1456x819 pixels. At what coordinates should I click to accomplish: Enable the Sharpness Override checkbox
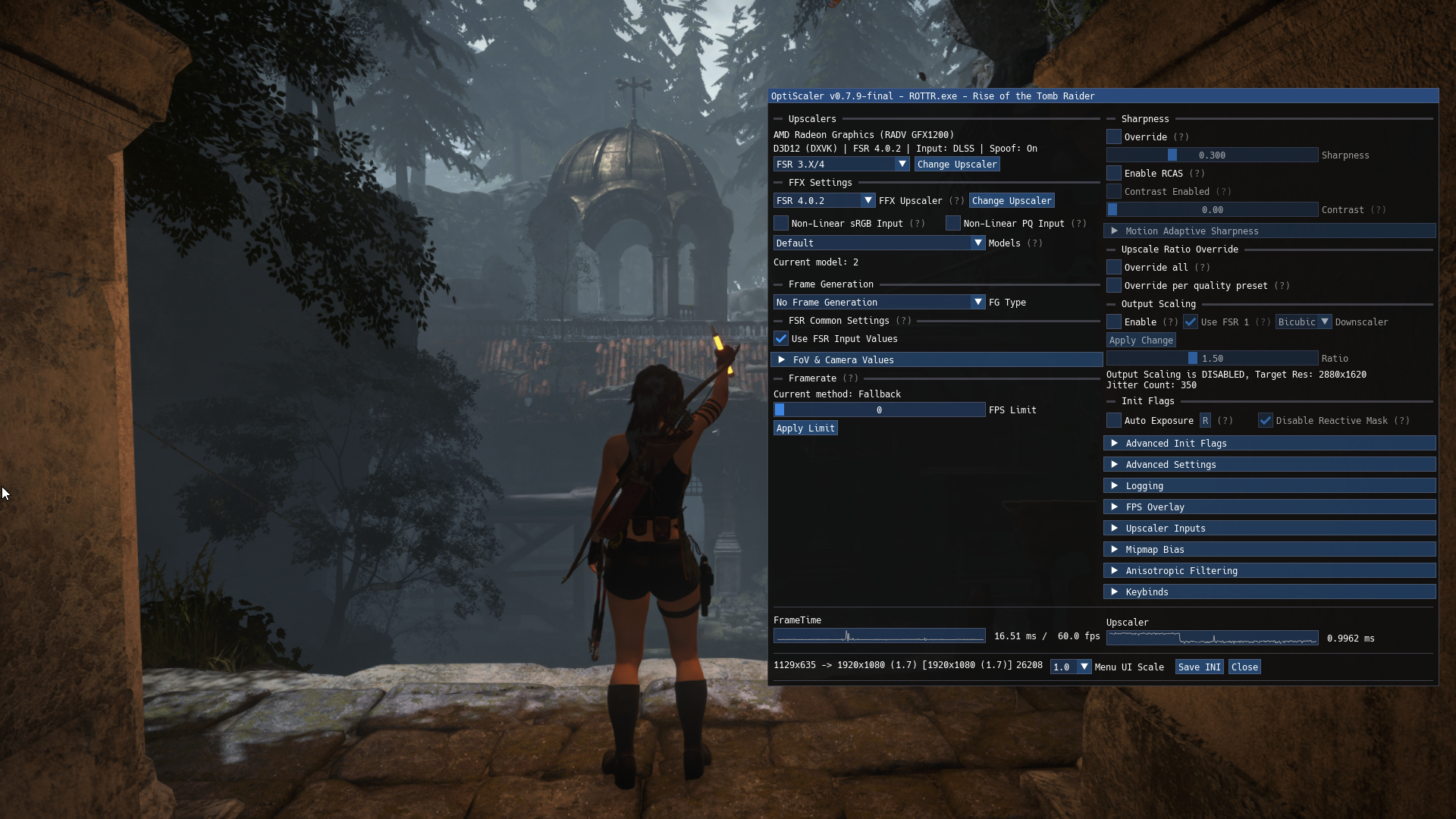pos(1114,137)
